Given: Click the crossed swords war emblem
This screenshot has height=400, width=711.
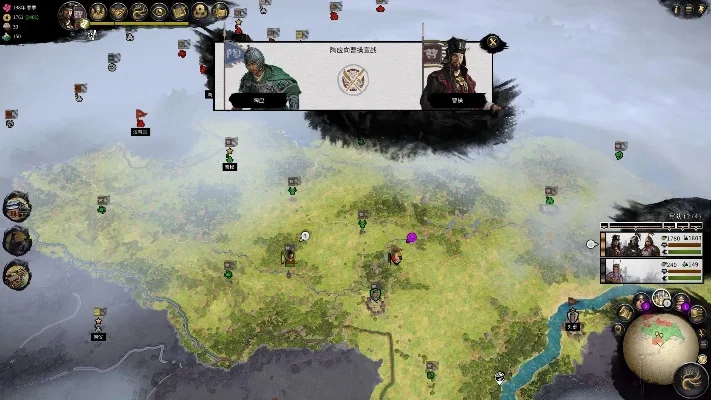Looking at the screenshot, I should tap(350, 77).
